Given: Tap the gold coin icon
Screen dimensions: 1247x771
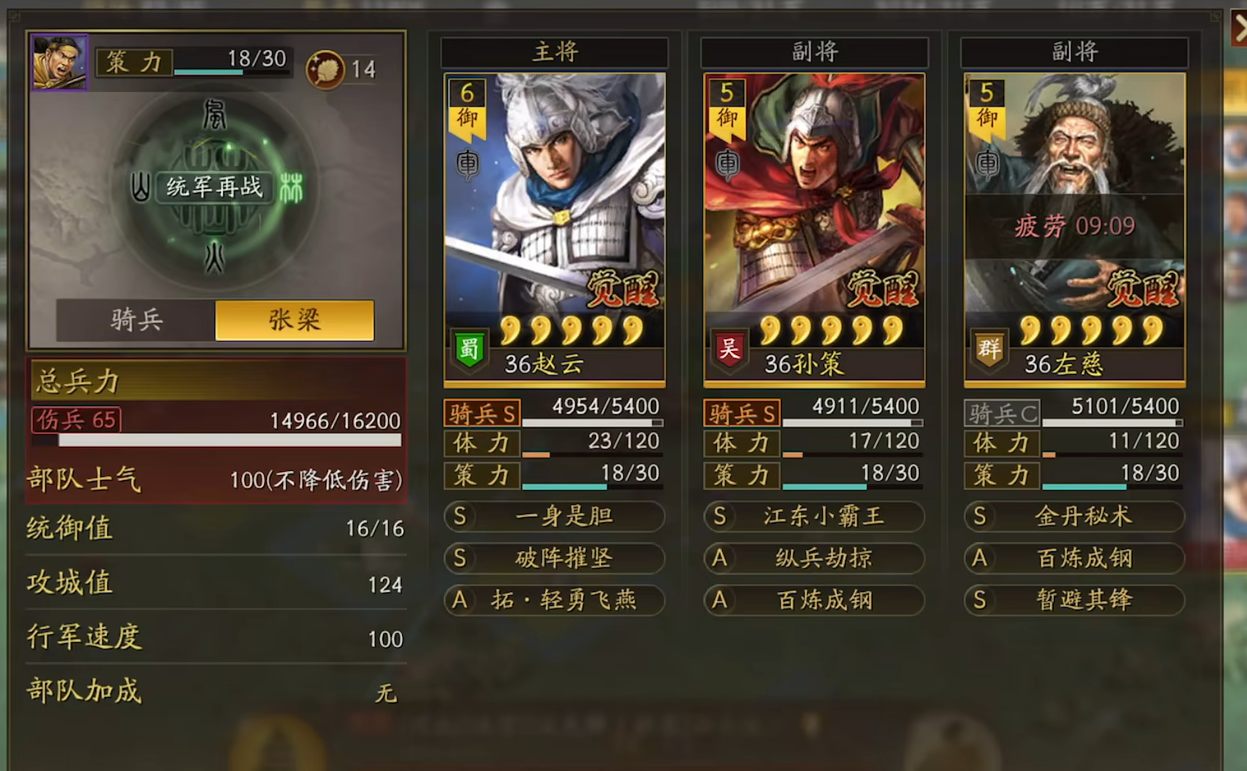Looking at the screenshot, I should click(325, 69).
